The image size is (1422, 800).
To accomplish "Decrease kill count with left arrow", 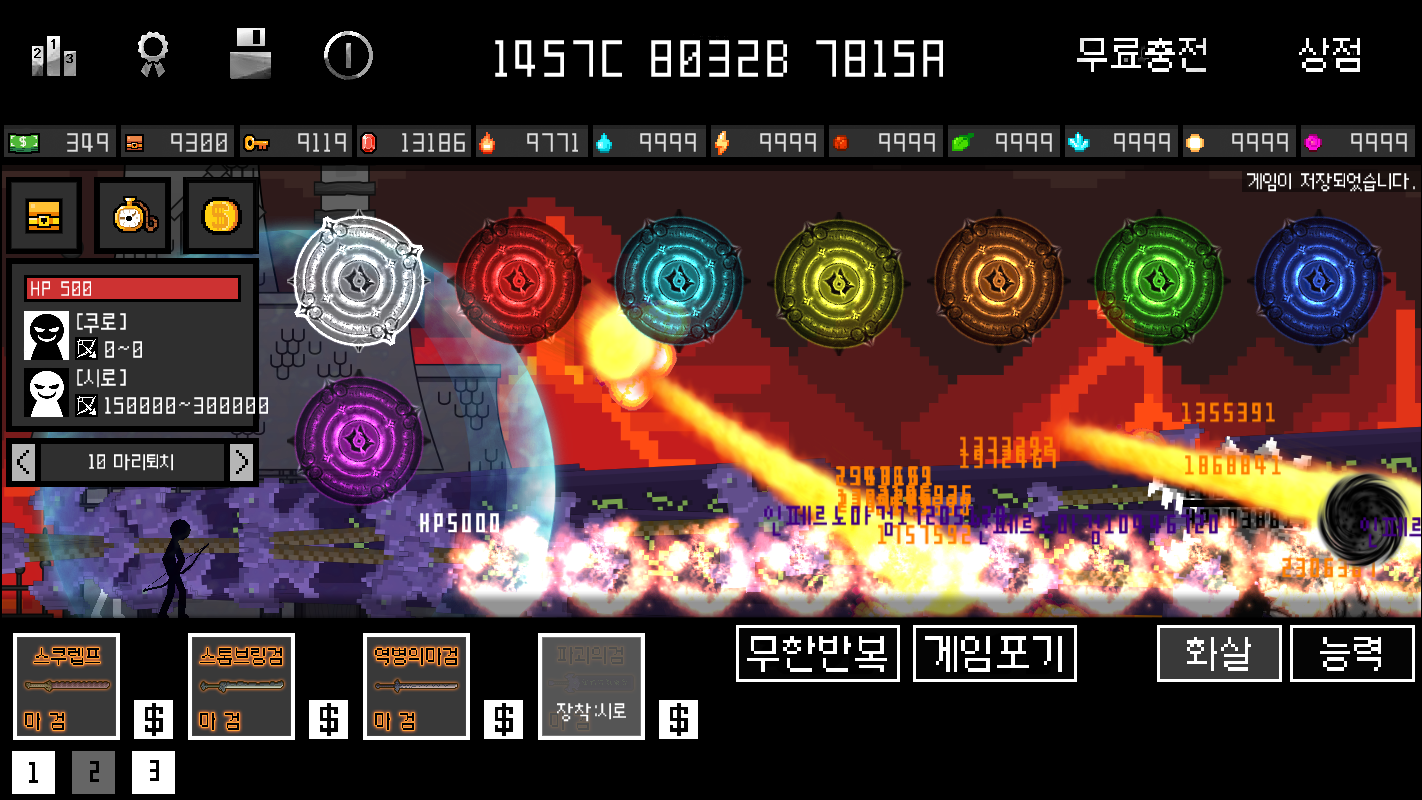I will 21,462.
